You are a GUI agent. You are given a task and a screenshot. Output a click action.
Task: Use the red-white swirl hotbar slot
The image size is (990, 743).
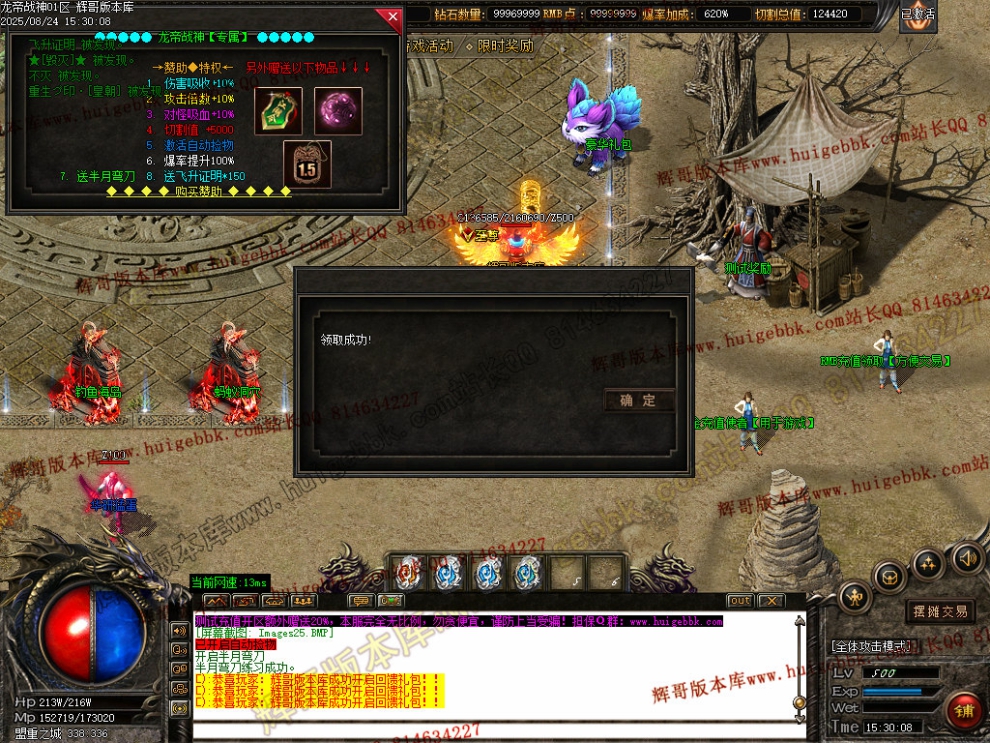407,573
